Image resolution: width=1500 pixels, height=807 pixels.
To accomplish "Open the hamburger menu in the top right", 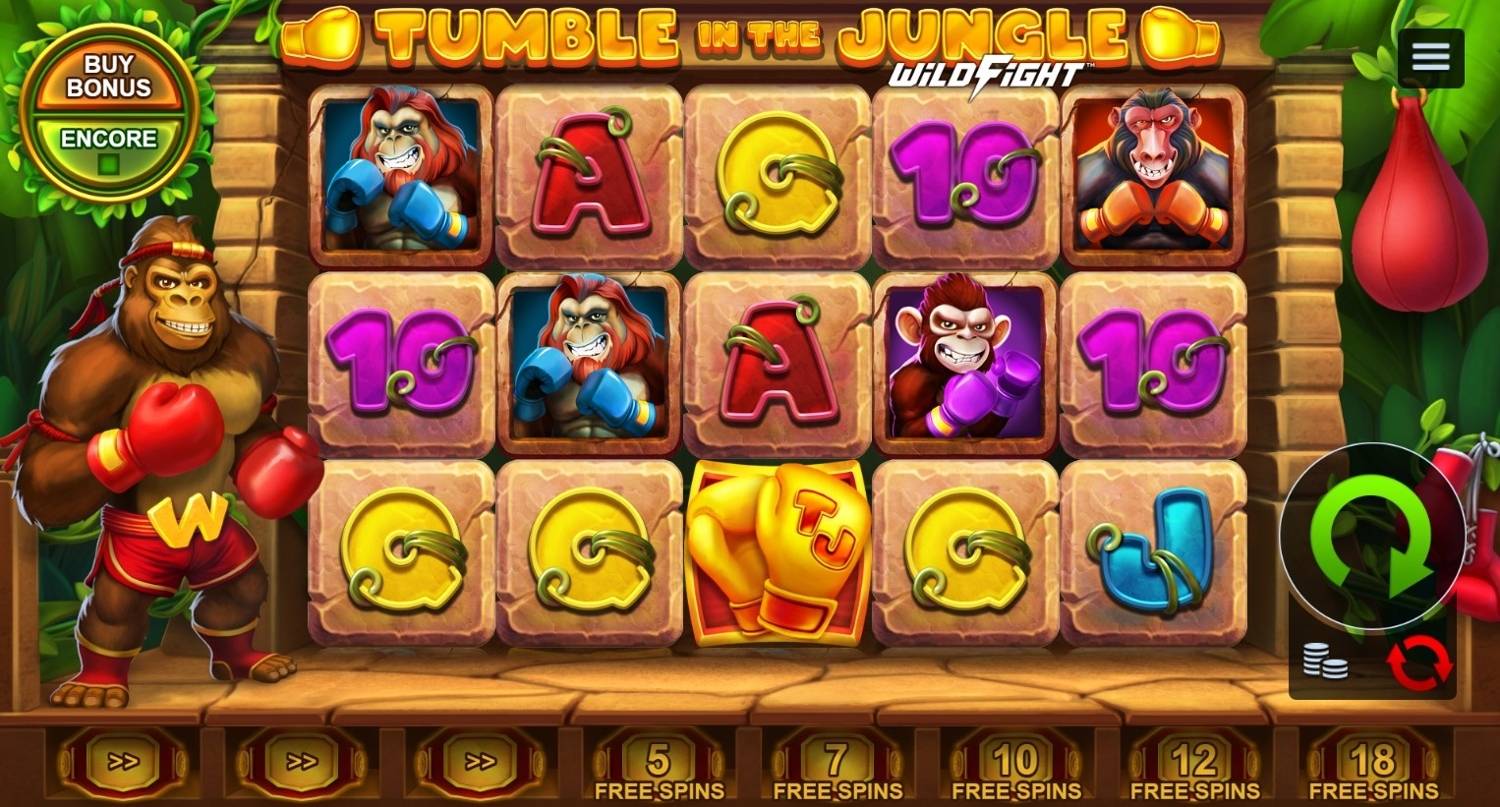I will pos(1430,57).
